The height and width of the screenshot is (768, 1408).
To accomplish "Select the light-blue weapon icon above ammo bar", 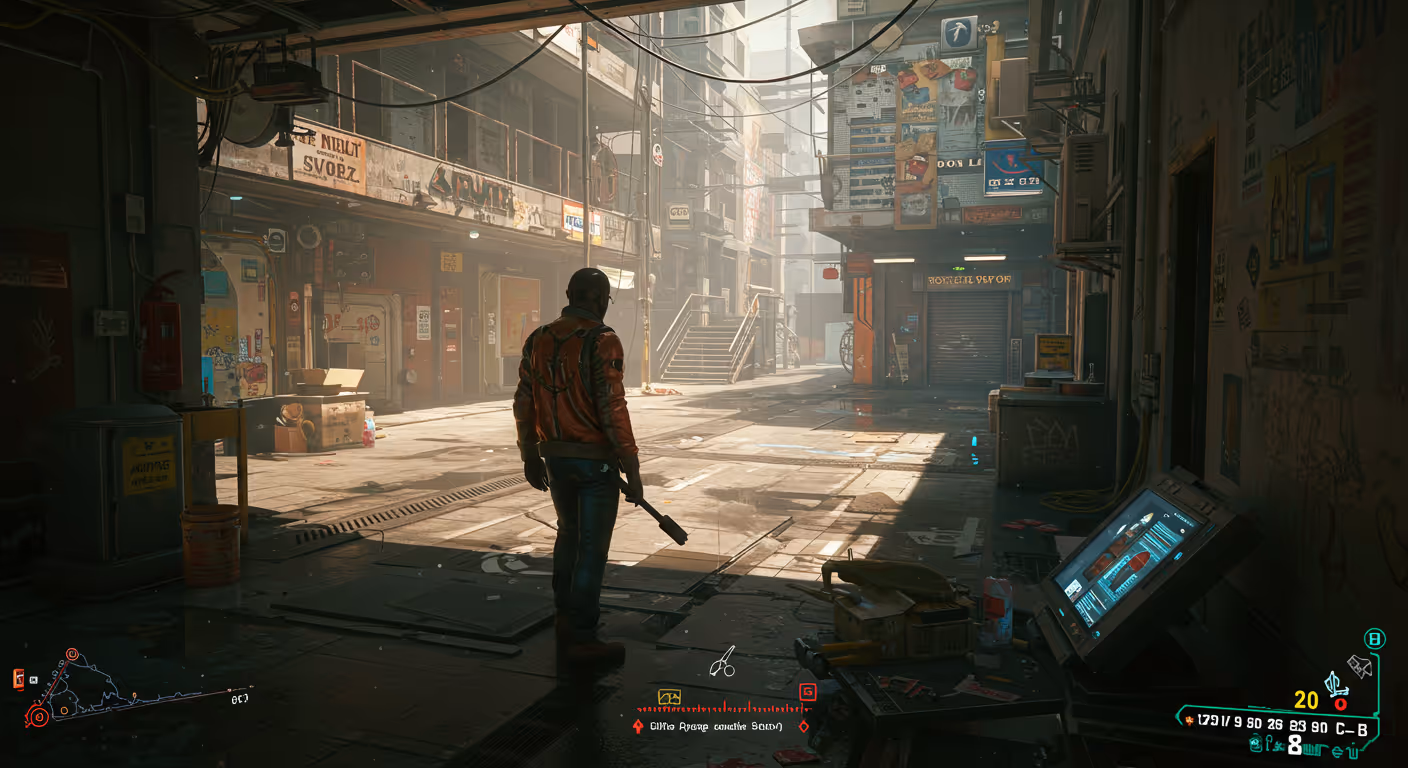I will coord(1334,685).
